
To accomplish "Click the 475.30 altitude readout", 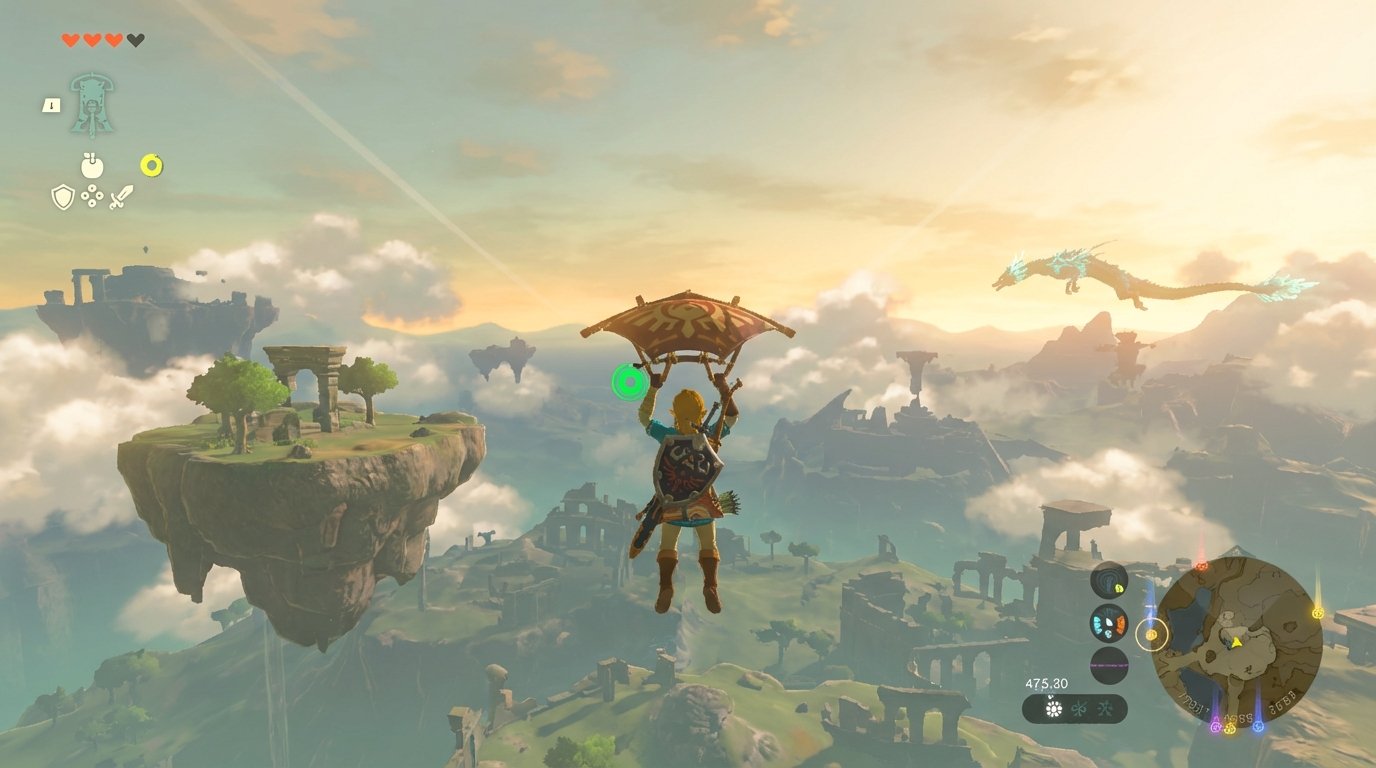I will click(1047, 683).
